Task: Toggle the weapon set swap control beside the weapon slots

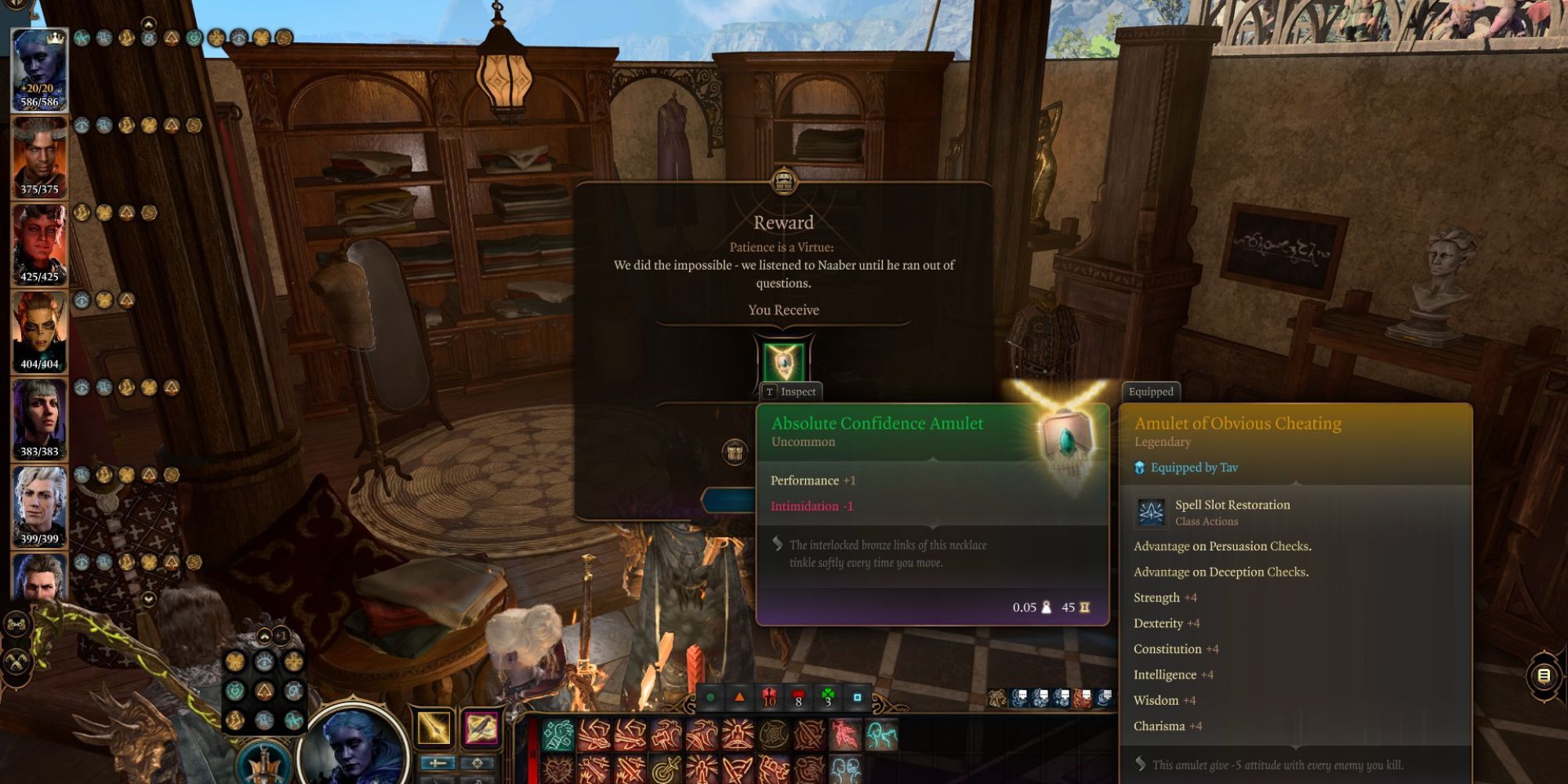Action: tap(438, 762)
